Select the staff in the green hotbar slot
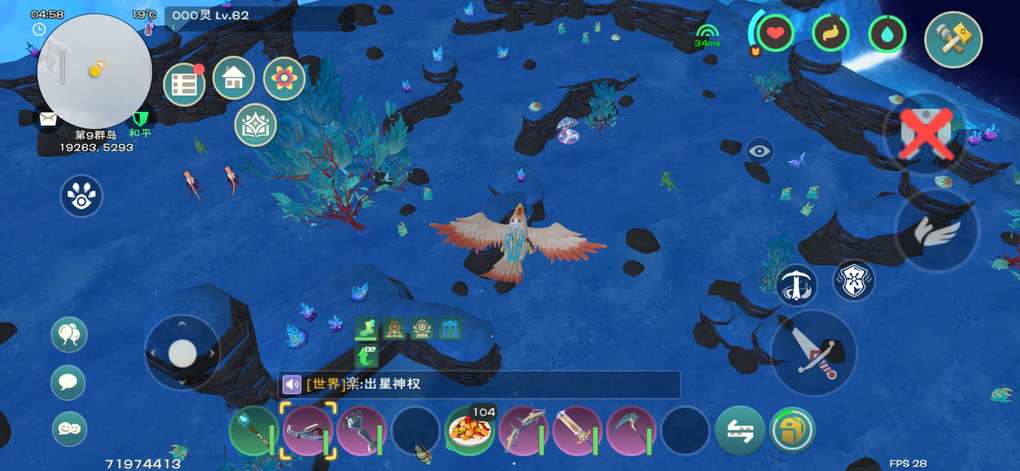Screen dimensions: 1020x471 pyautogui.click(x=254, y=431)
